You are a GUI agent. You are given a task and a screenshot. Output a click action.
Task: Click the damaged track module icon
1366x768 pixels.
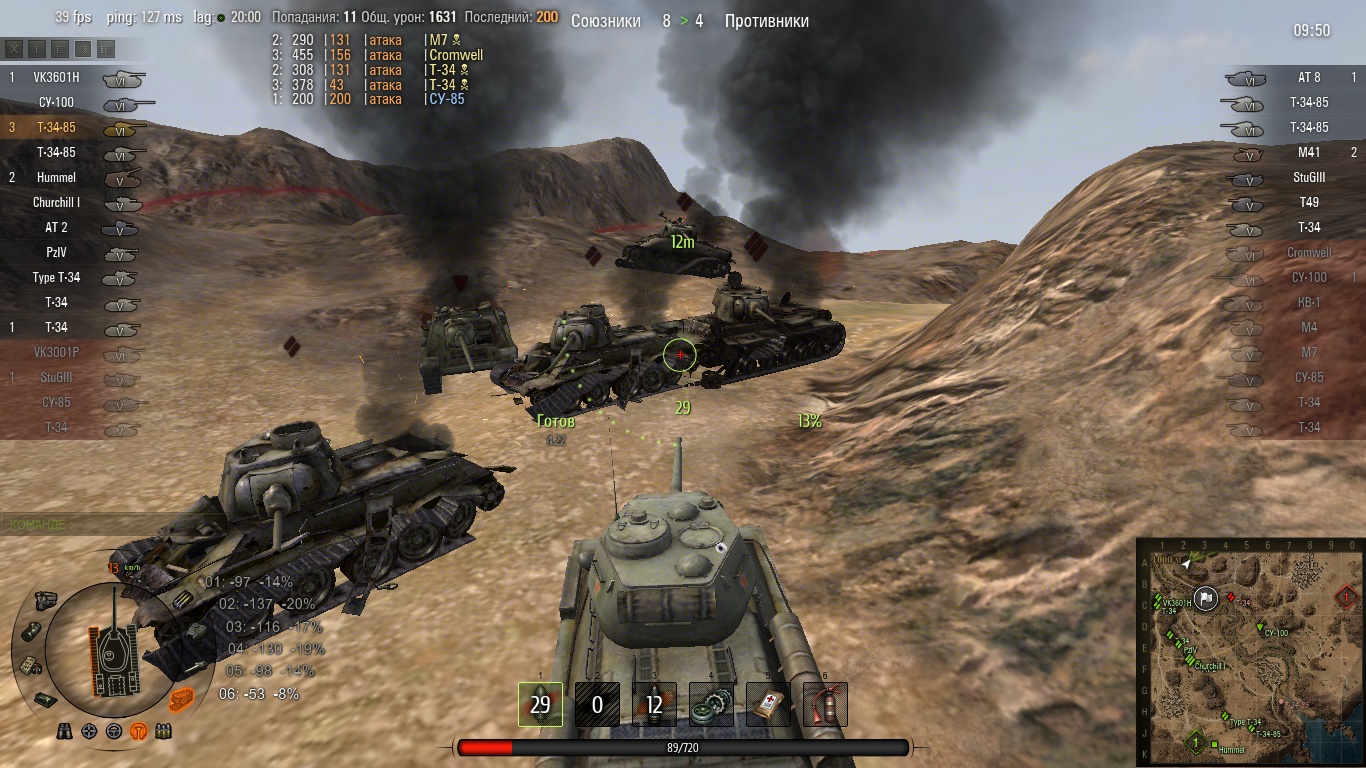[180, 697]
